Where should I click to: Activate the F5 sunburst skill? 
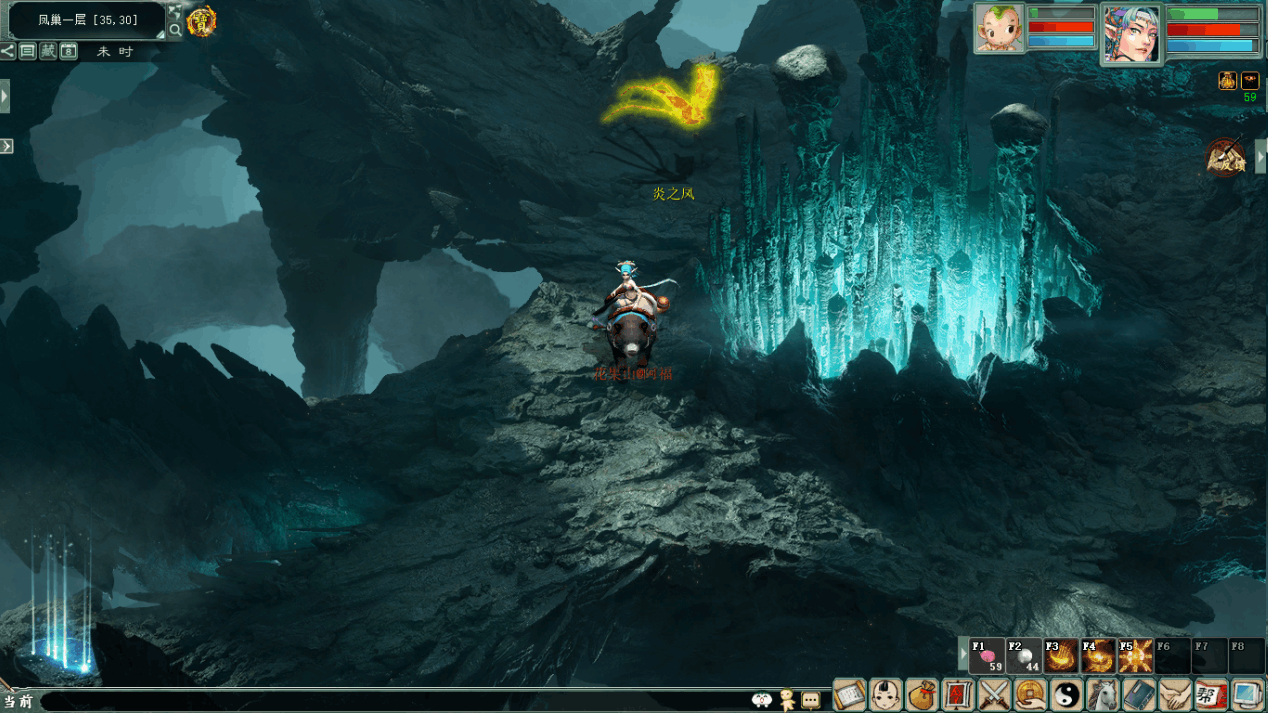1135,656
